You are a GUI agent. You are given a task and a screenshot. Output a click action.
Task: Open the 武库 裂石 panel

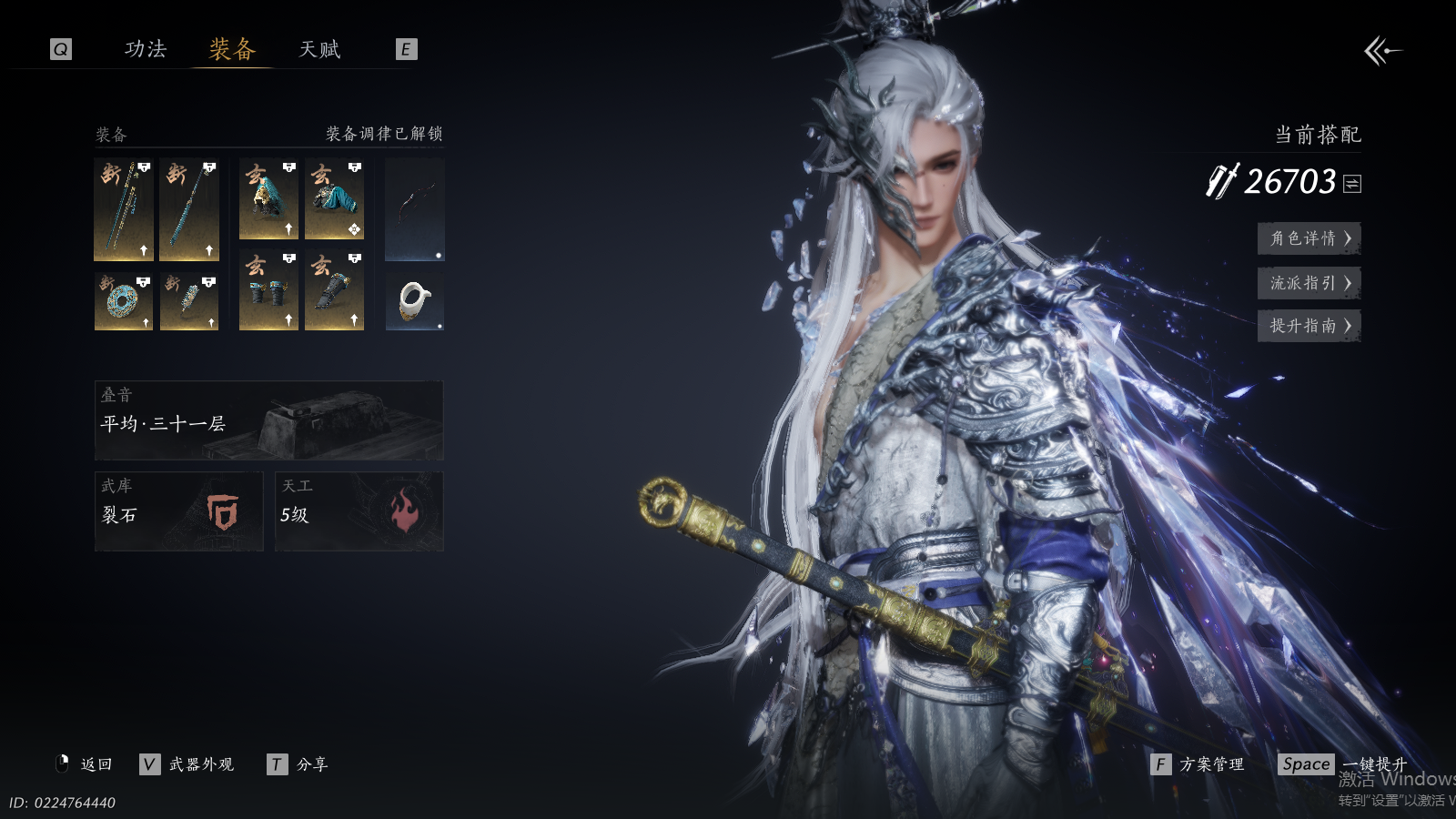179,511
